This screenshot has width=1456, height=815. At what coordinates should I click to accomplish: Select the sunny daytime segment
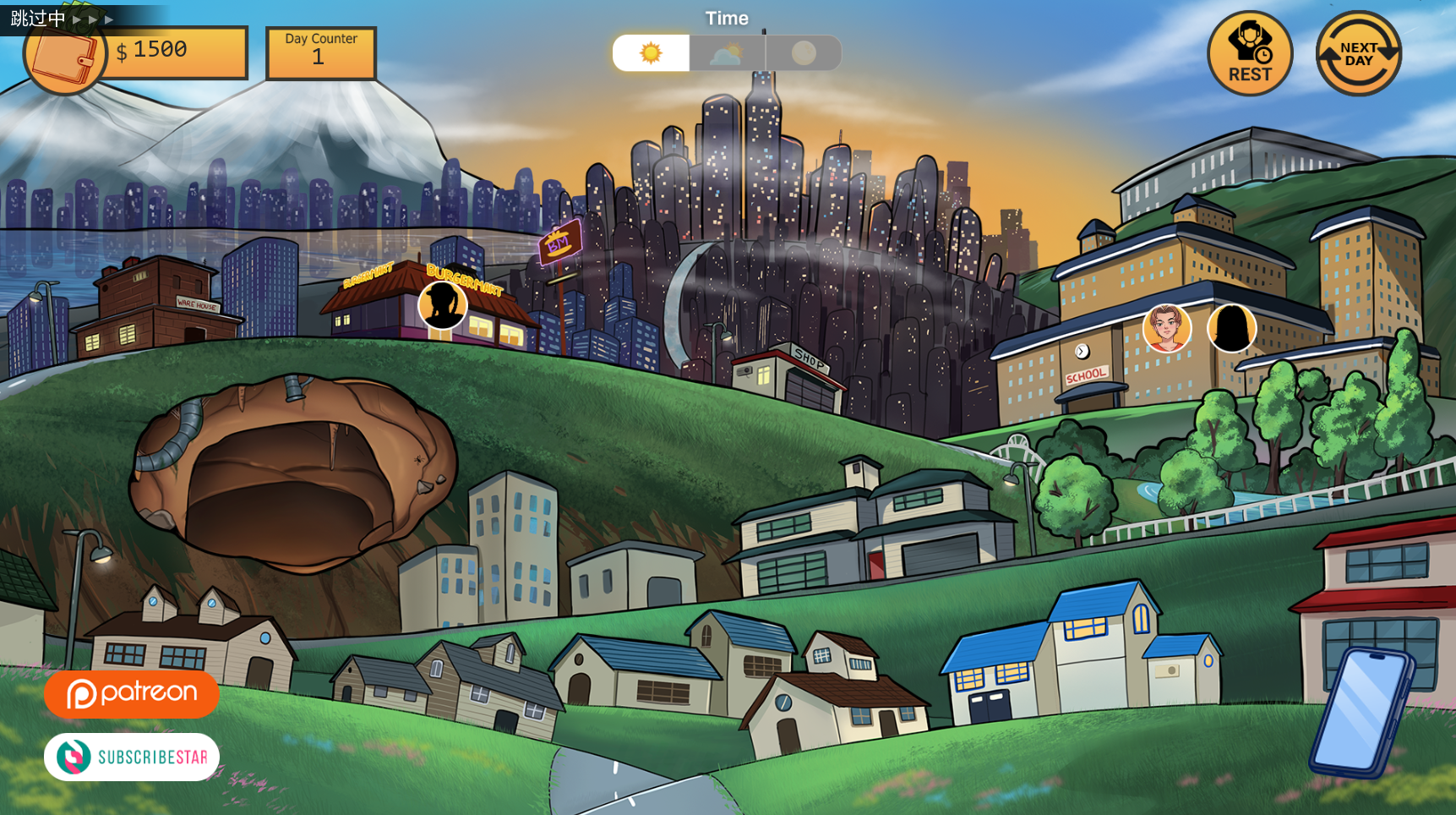click(x=651, y=53)
